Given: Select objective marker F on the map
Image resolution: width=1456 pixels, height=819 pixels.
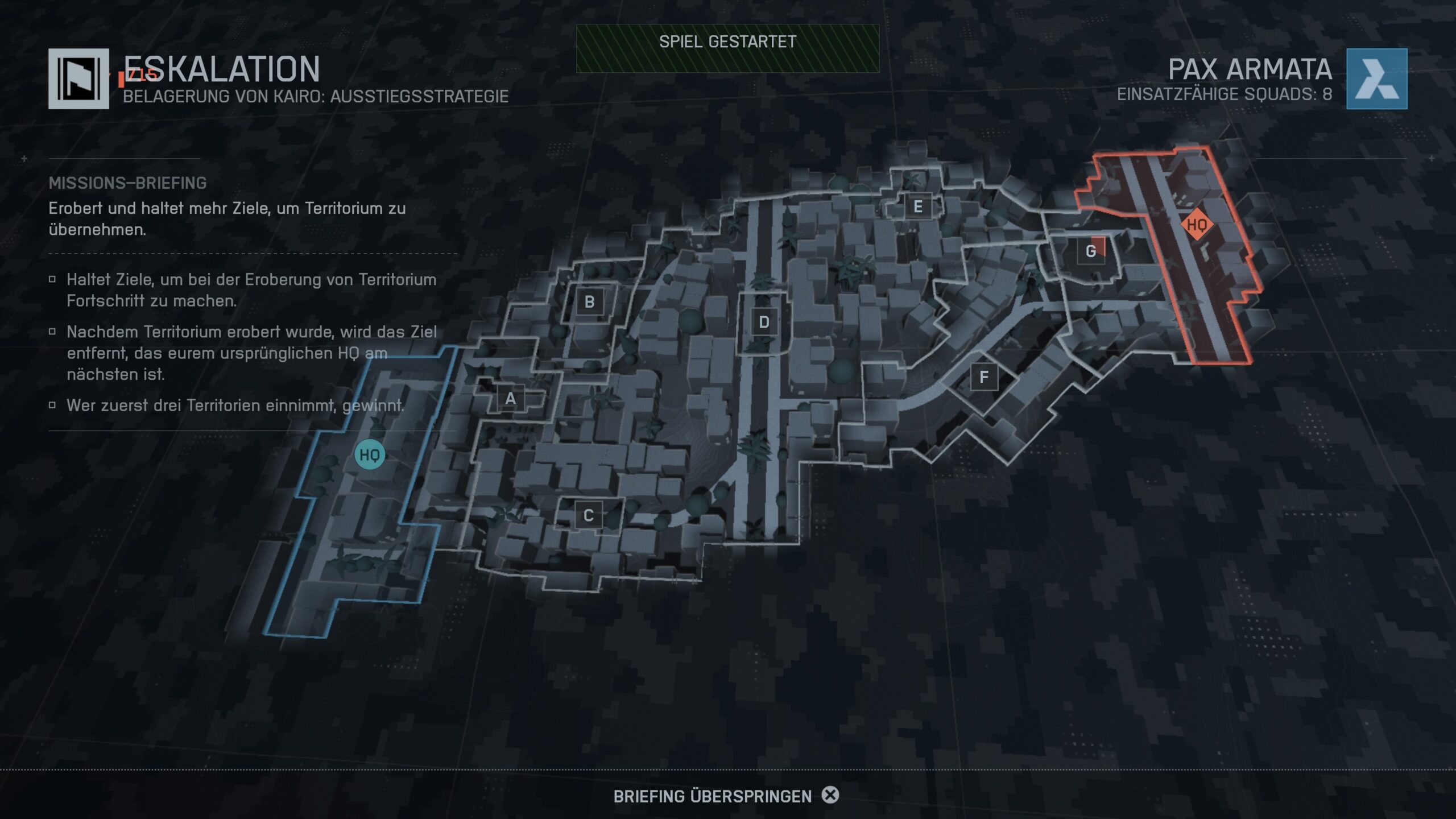Looking at the screenshot, I should pos(983,377).
